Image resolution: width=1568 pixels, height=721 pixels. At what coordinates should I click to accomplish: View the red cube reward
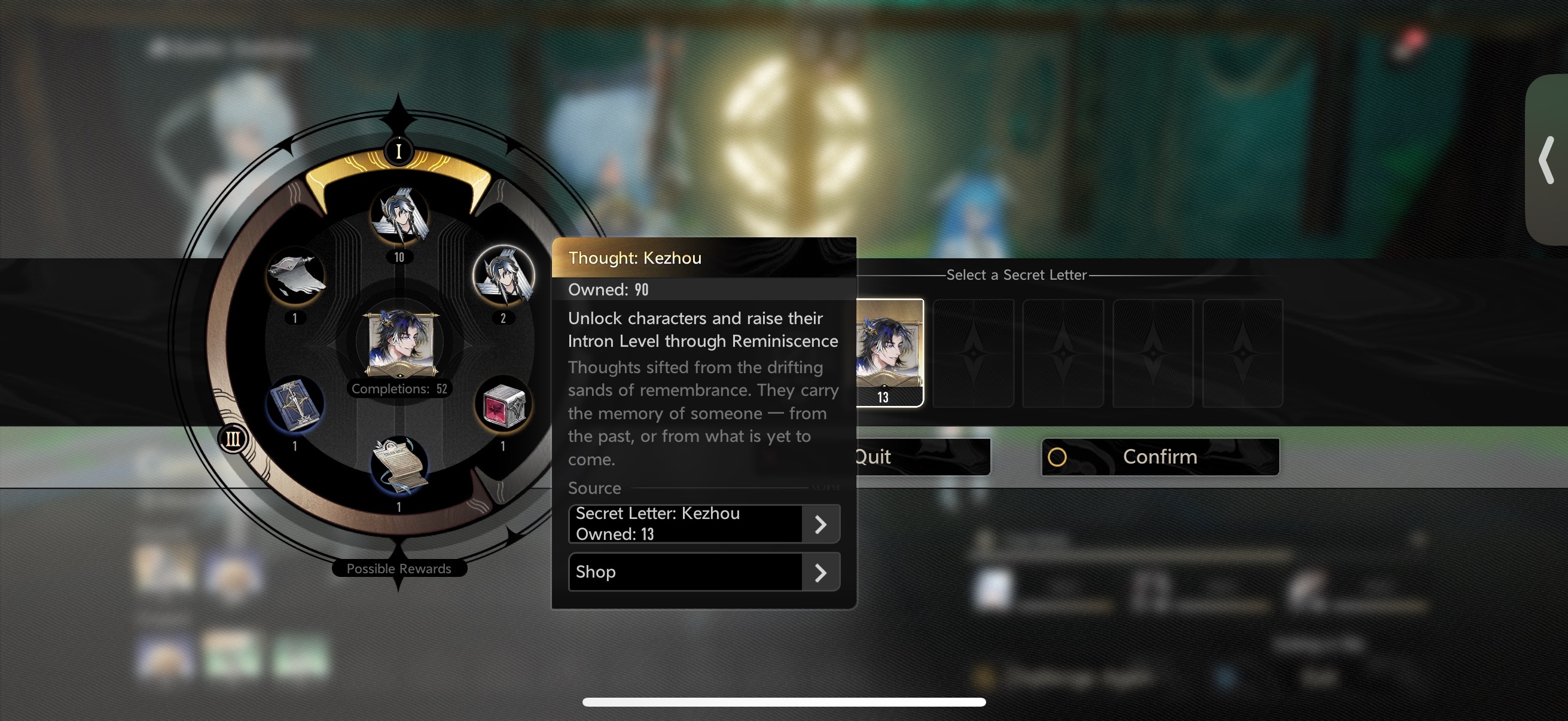[x=504, y=405]
